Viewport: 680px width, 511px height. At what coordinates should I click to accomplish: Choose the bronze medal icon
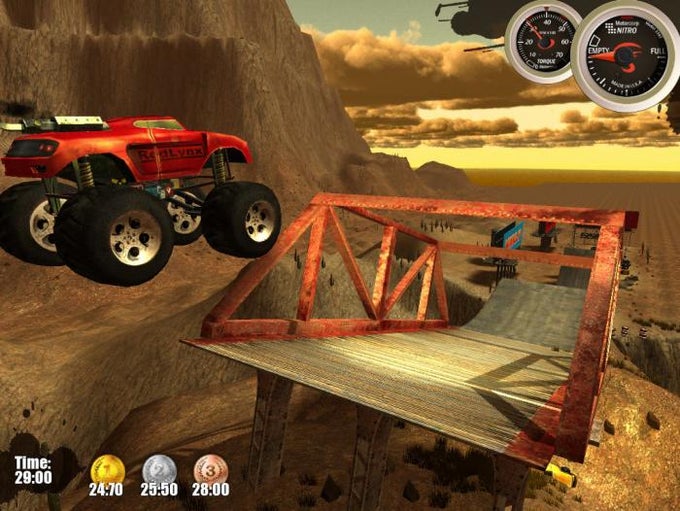pyautogui.click(x=210, y=468)
